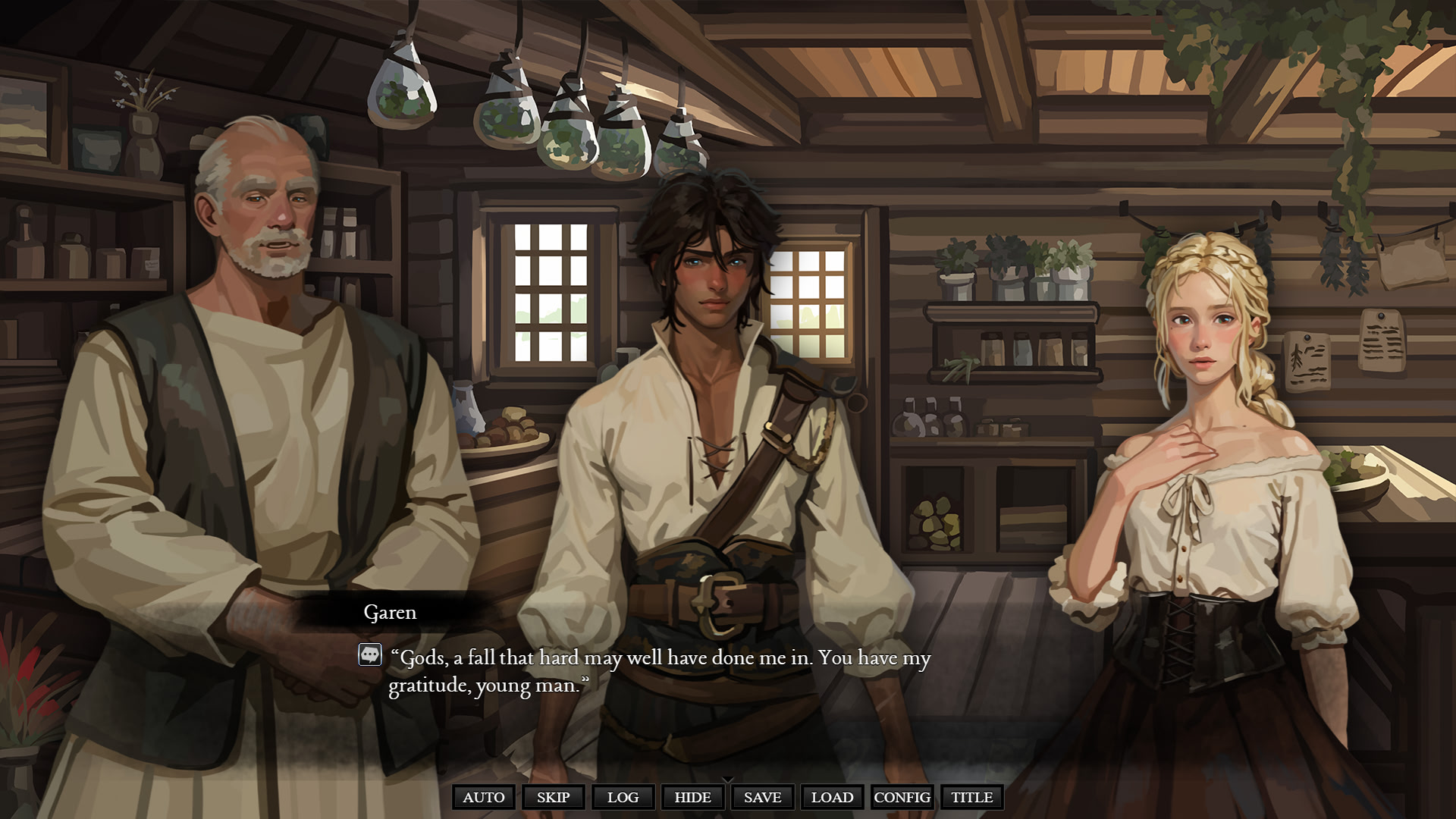Screen dimensions: 1456x819
Task: Hide the dialogue text box
Action: tap(692, 797)
